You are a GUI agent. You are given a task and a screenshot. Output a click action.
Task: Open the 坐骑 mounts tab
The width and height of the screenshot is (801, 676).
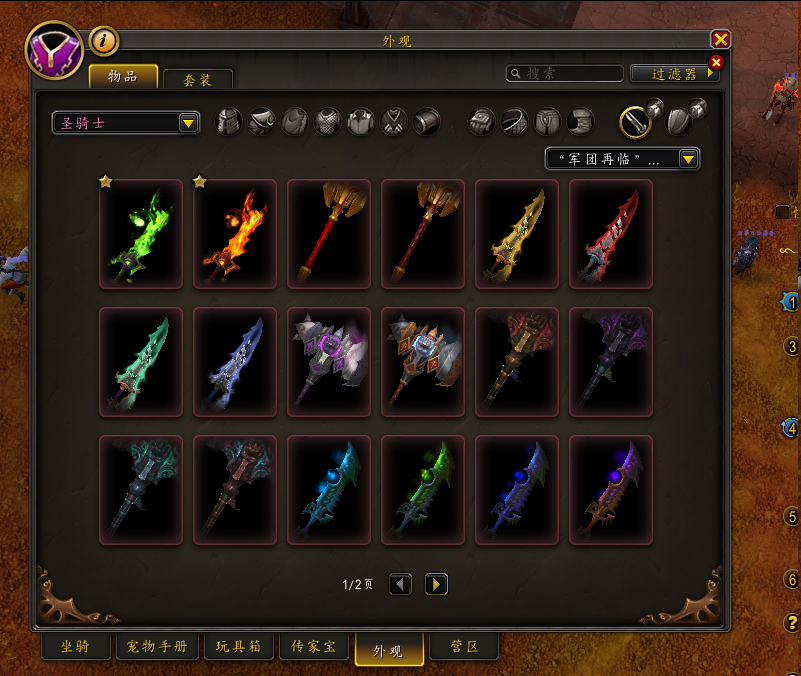pyautogui.click(x=76, y=647)
